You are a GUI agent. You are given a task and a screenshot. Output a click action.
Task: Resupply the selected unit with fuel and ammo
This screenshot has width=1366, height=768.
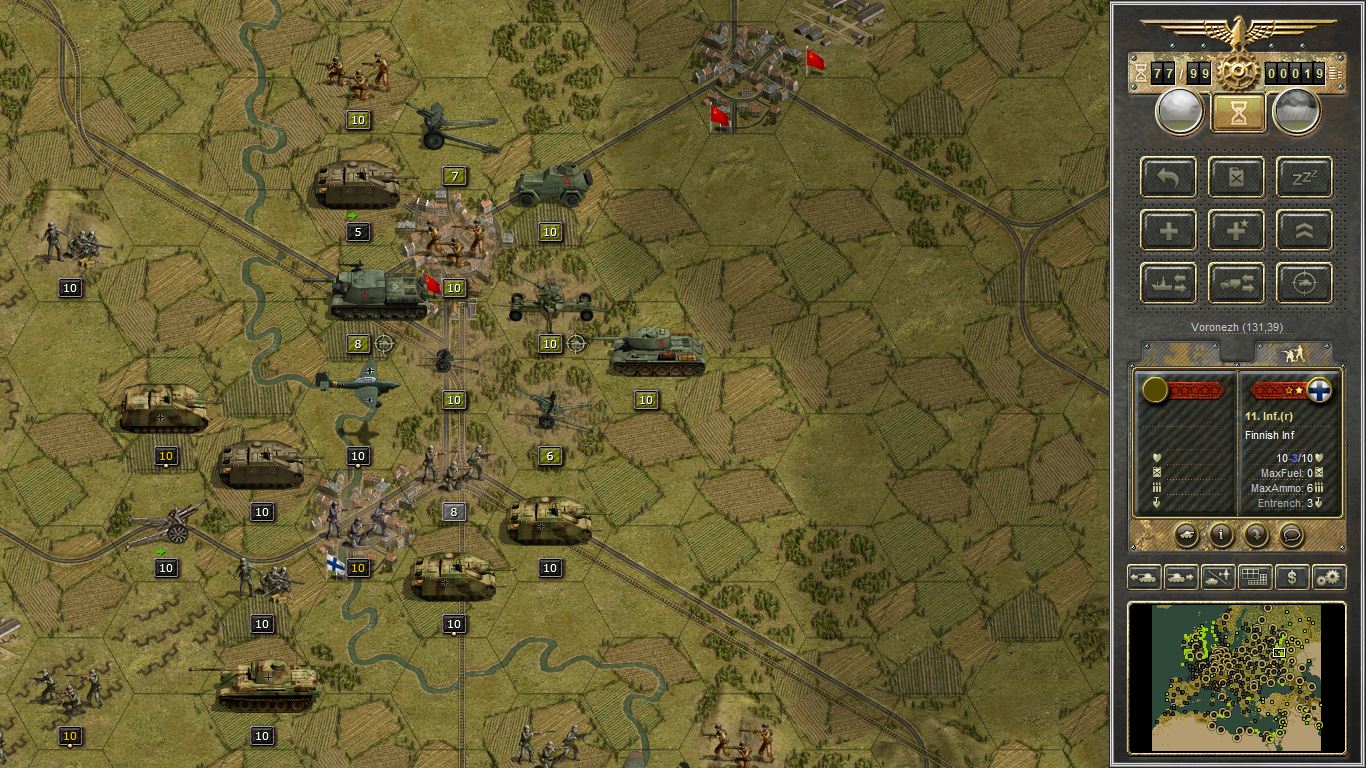tap(1236, 177)
